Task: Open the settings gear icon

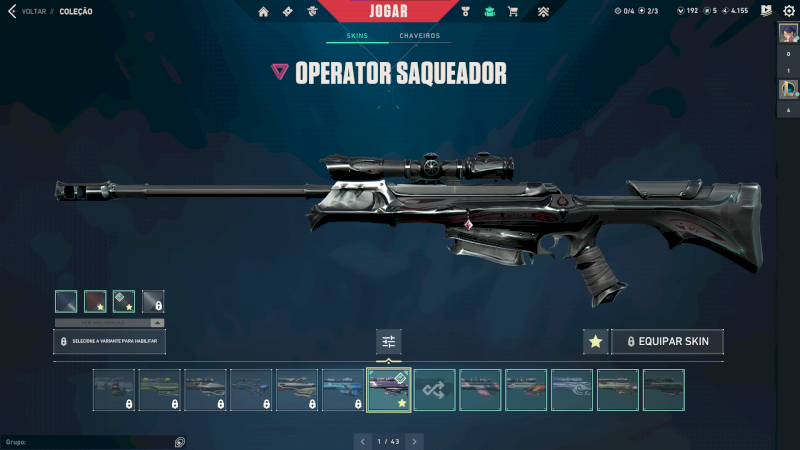Action: [788, 11]
